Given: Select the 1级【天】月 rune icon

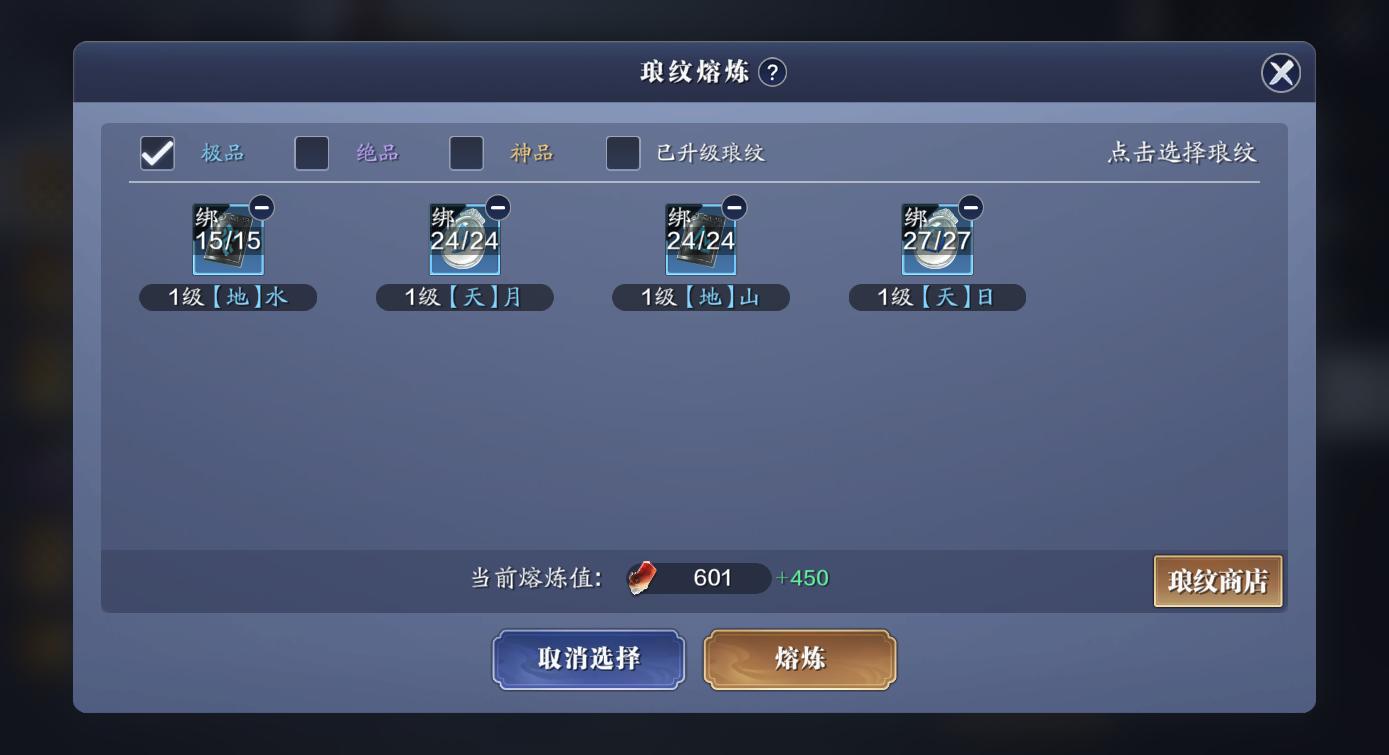Looking at the screenshot, I should (x=464, y=240).
